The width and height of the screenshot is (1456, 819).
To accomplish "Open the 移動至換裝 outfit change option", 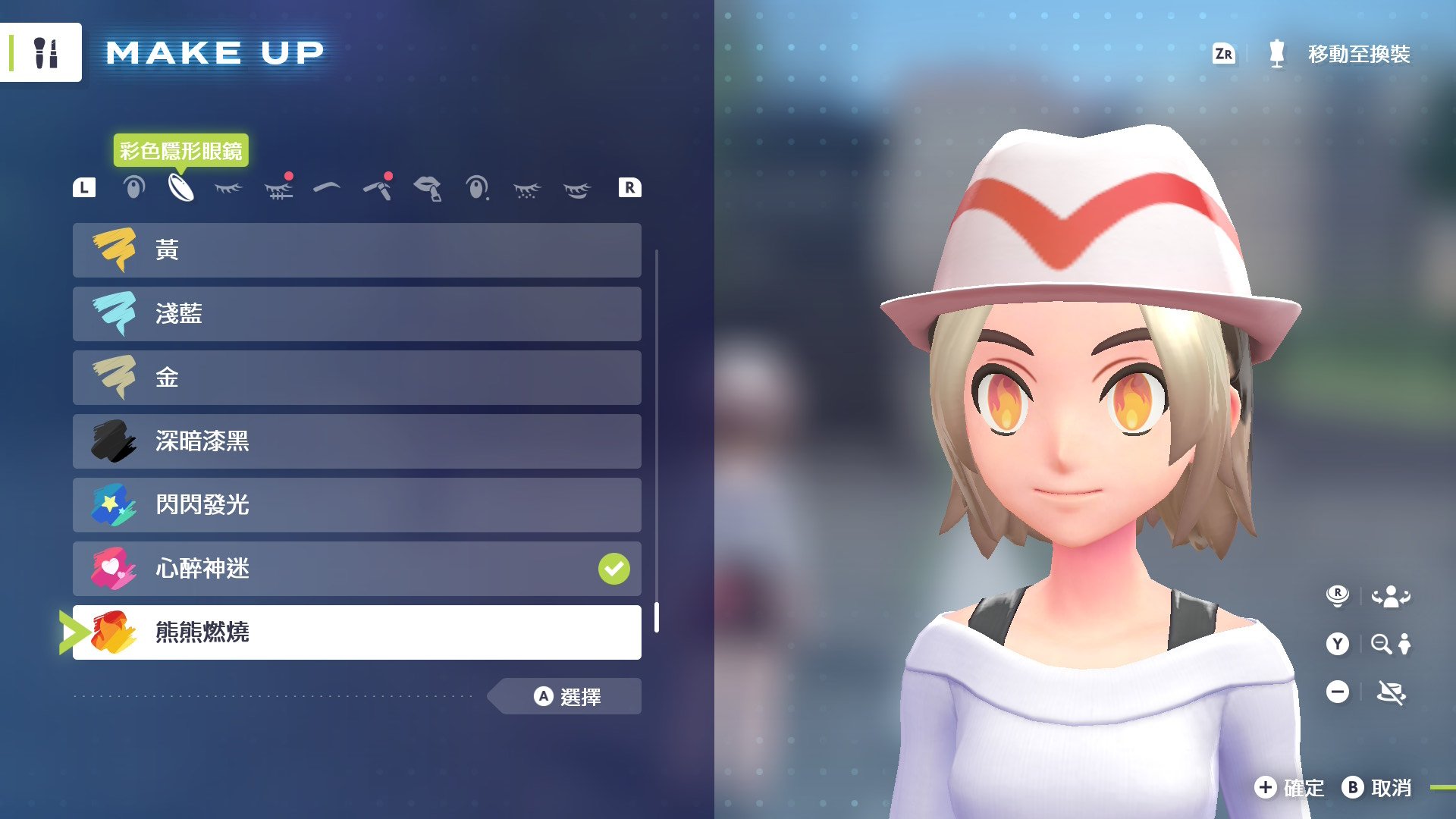I will 1357,55.
